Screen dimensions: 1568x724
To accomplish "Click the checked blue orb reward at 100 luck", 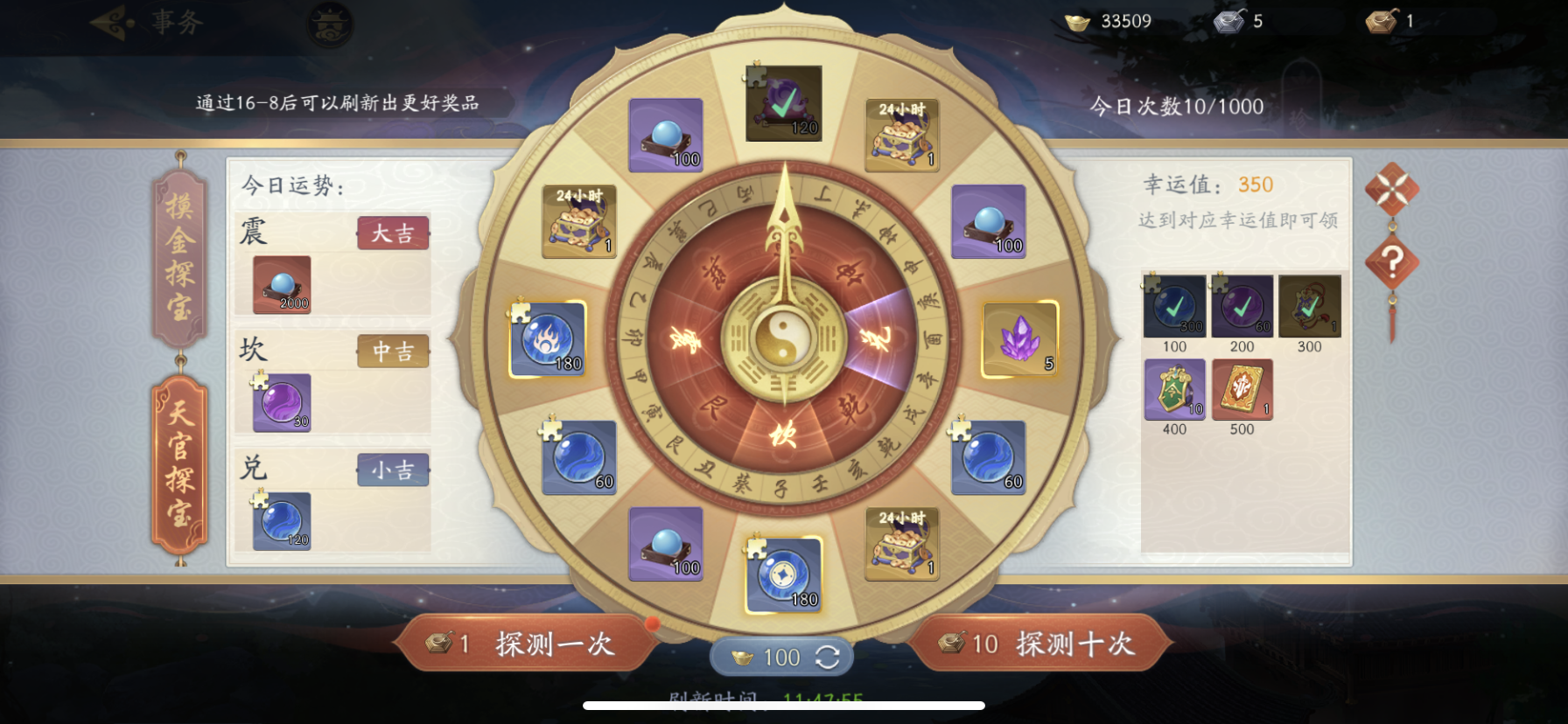I will coord(1172,308).
